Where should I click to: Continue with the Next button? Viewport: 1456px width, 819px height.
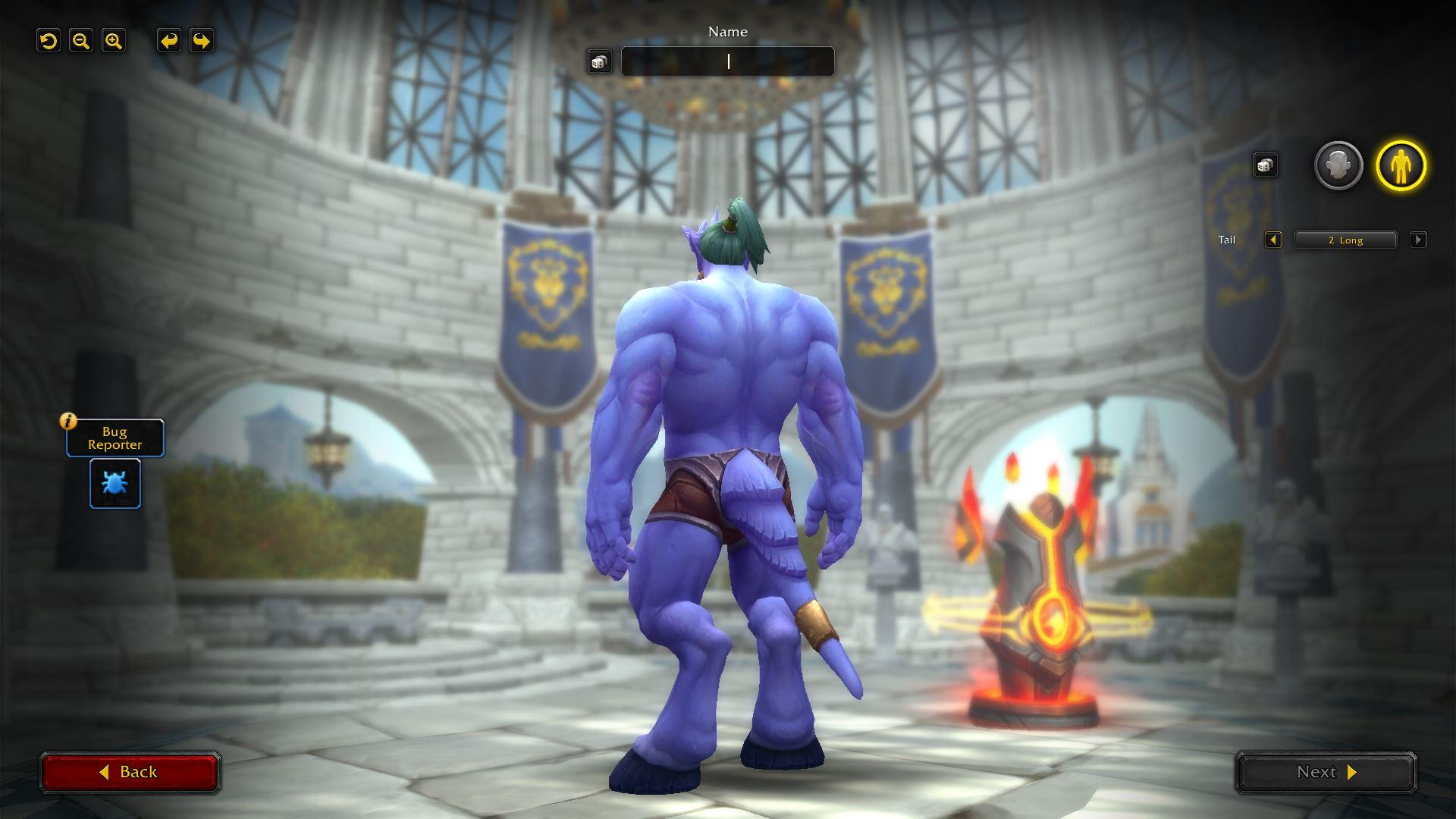(1326, 772)
